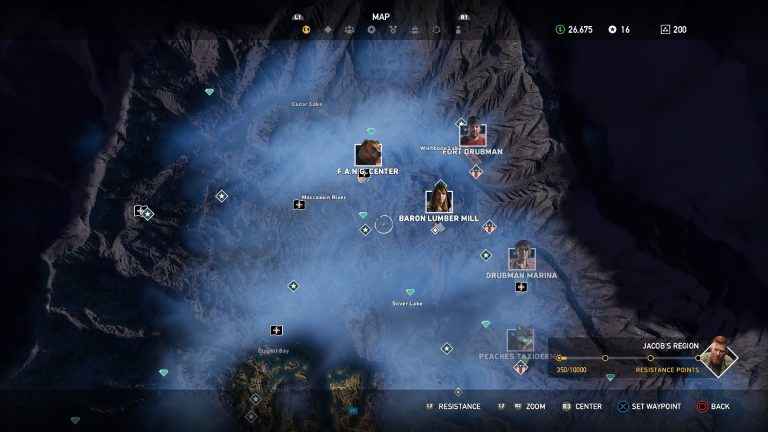Click the circular player cursor on the map

click(x=384, y=225)
